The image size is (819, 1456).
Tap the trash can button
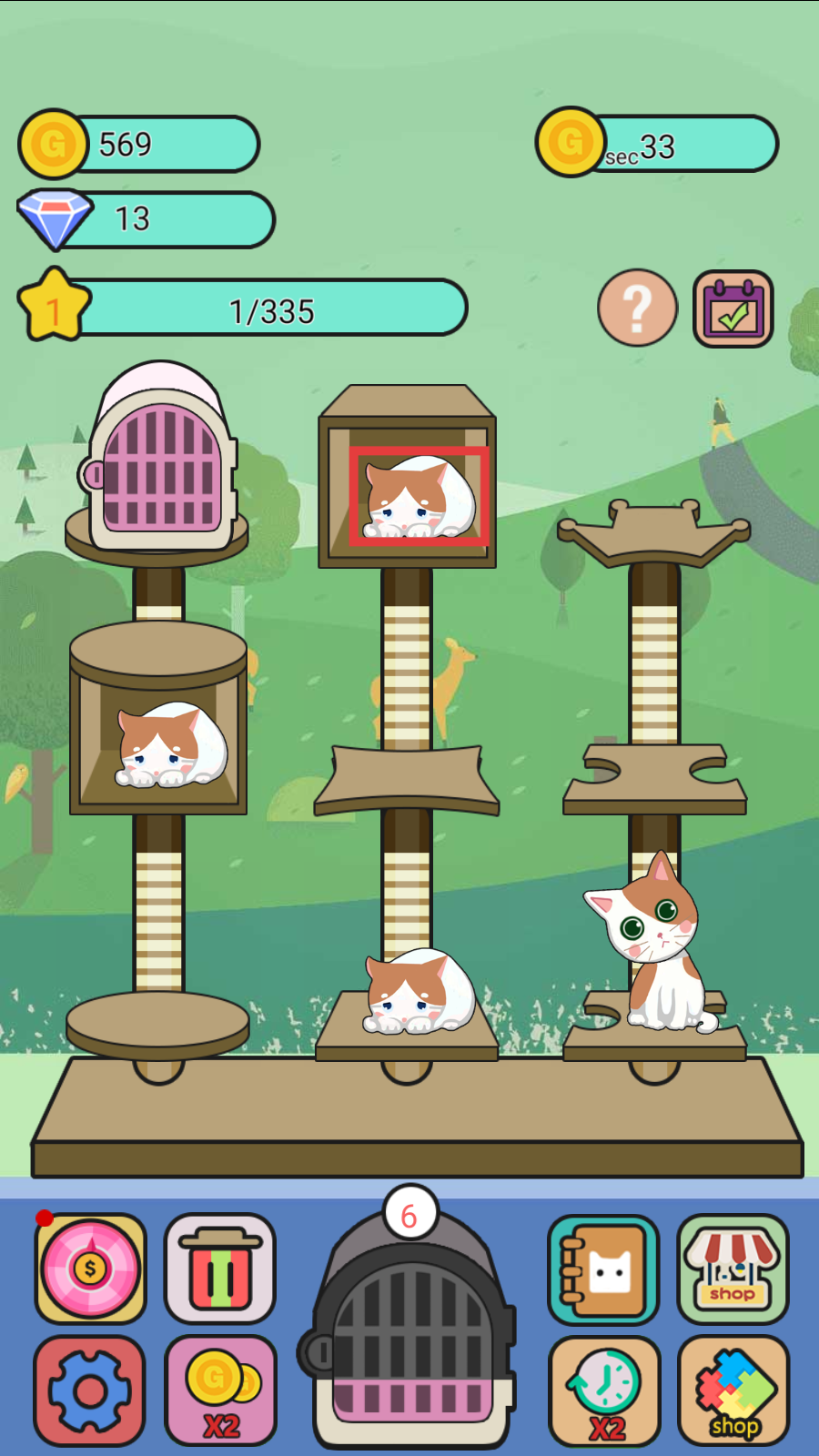click(219, 1268)
